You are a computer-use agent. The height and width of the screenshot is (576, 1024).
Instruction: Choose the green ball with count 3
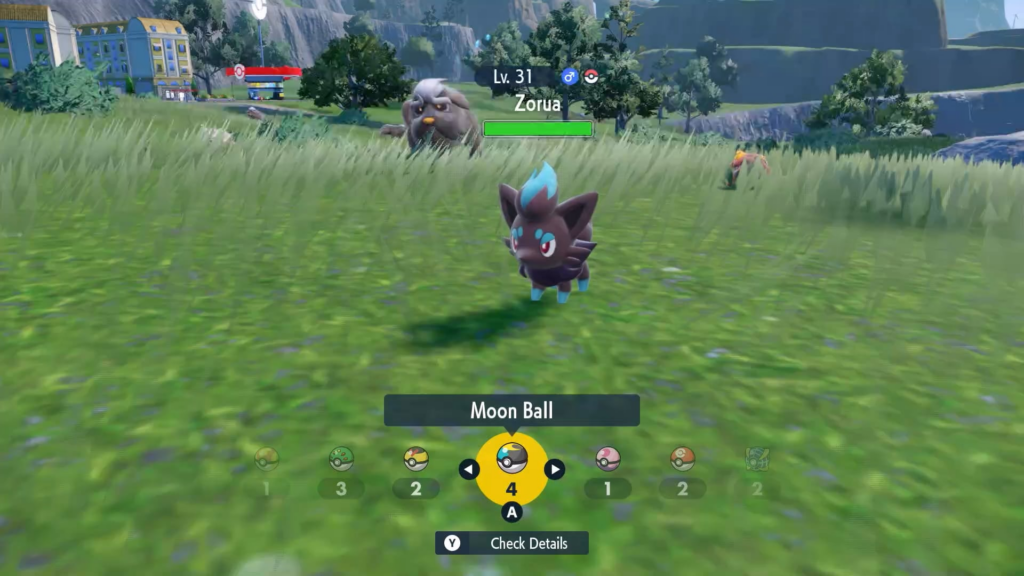click(x=342, y=459)
